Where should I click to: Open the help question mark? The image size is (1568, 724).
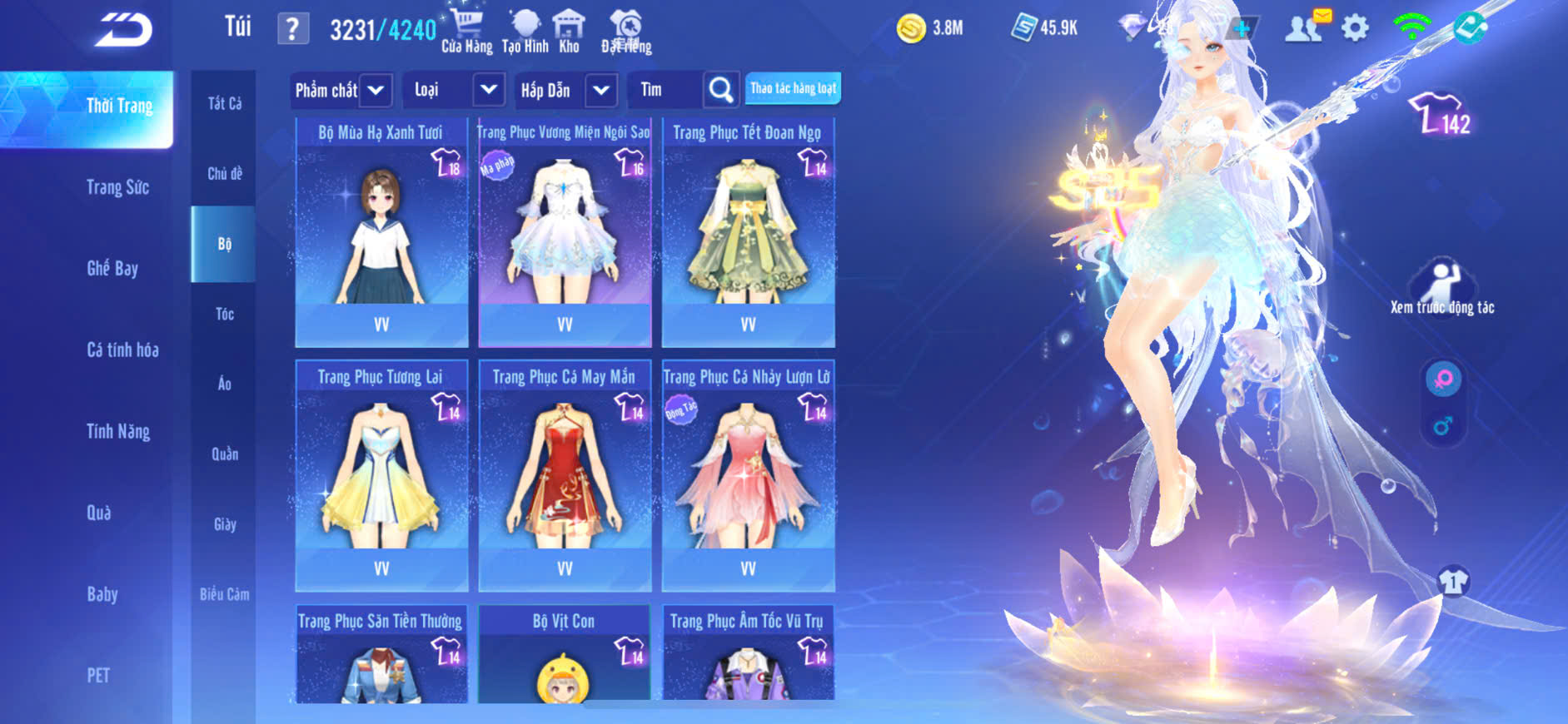pyautogui.click(x=292, y=30)
